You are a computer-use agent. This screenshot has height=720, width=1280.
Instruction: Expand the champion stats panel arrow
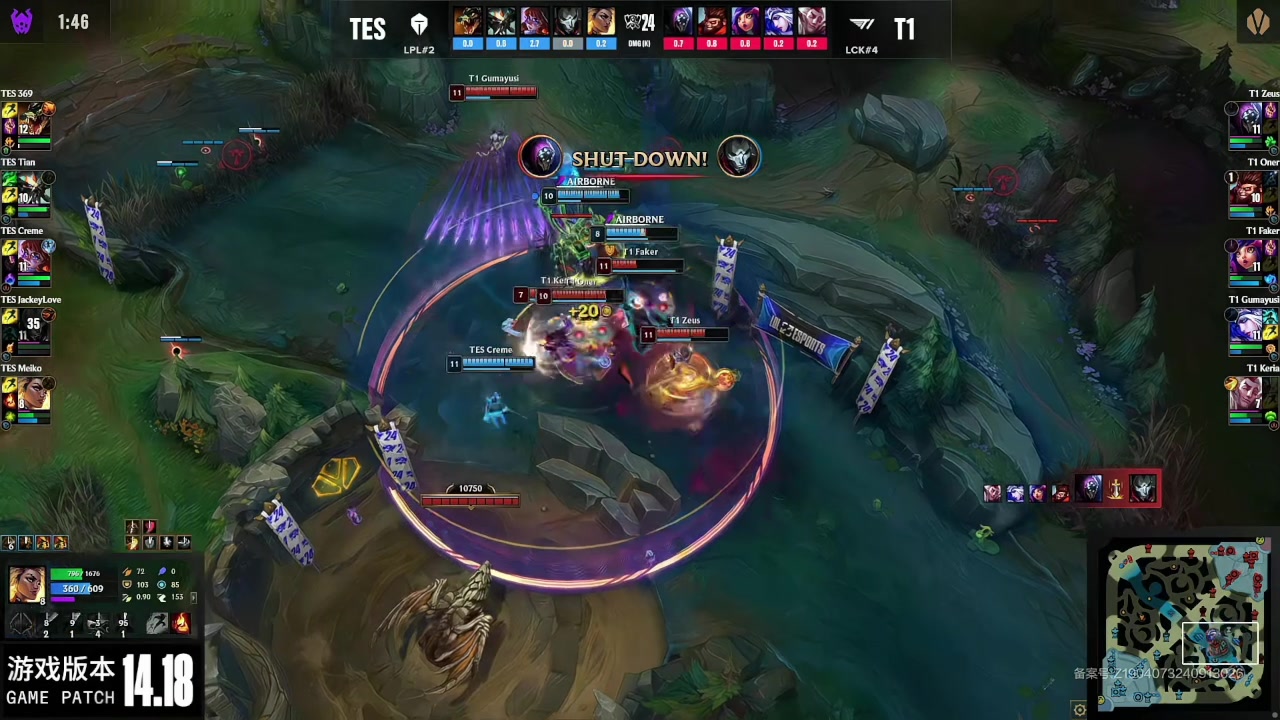click(193, 597)
